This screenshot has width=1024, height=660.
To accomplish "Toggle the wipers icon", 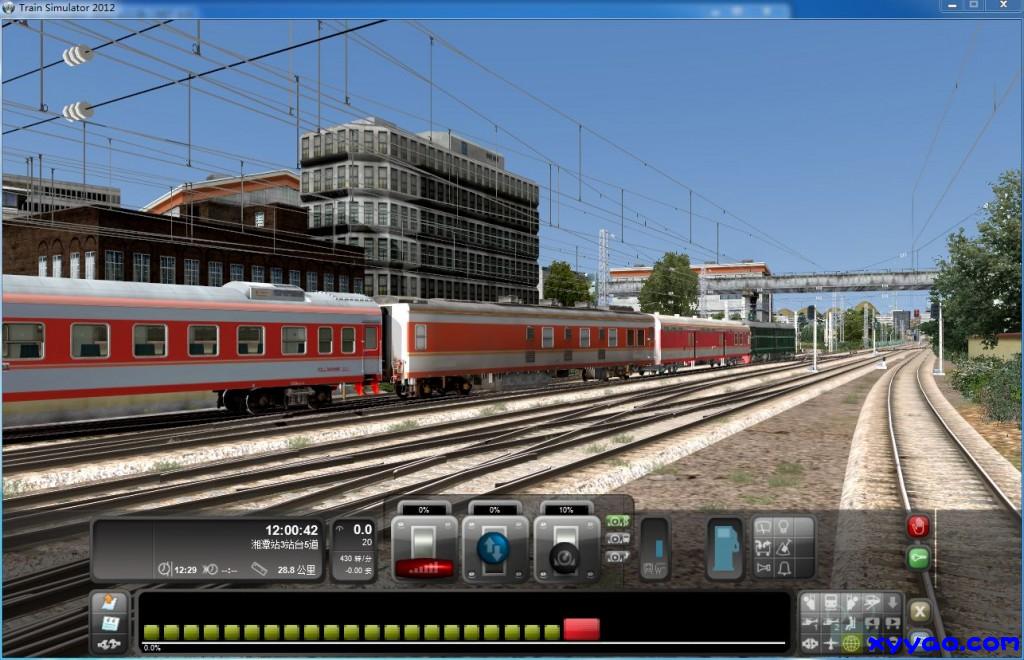I will tap(764, 526).
